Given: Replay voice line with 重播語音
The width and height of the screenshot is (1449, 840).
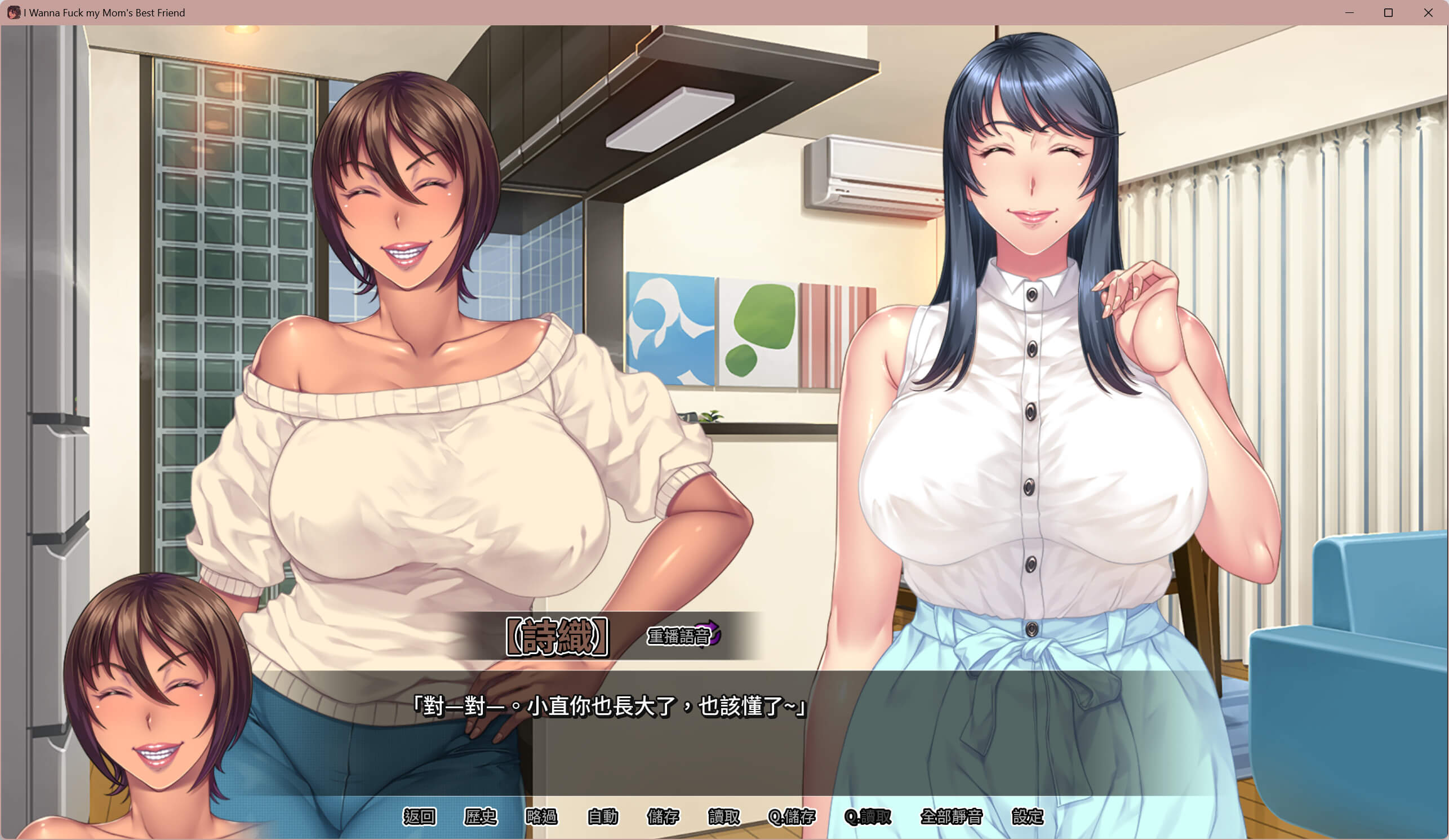Looking at the screenshot, I should coord(683,636).
